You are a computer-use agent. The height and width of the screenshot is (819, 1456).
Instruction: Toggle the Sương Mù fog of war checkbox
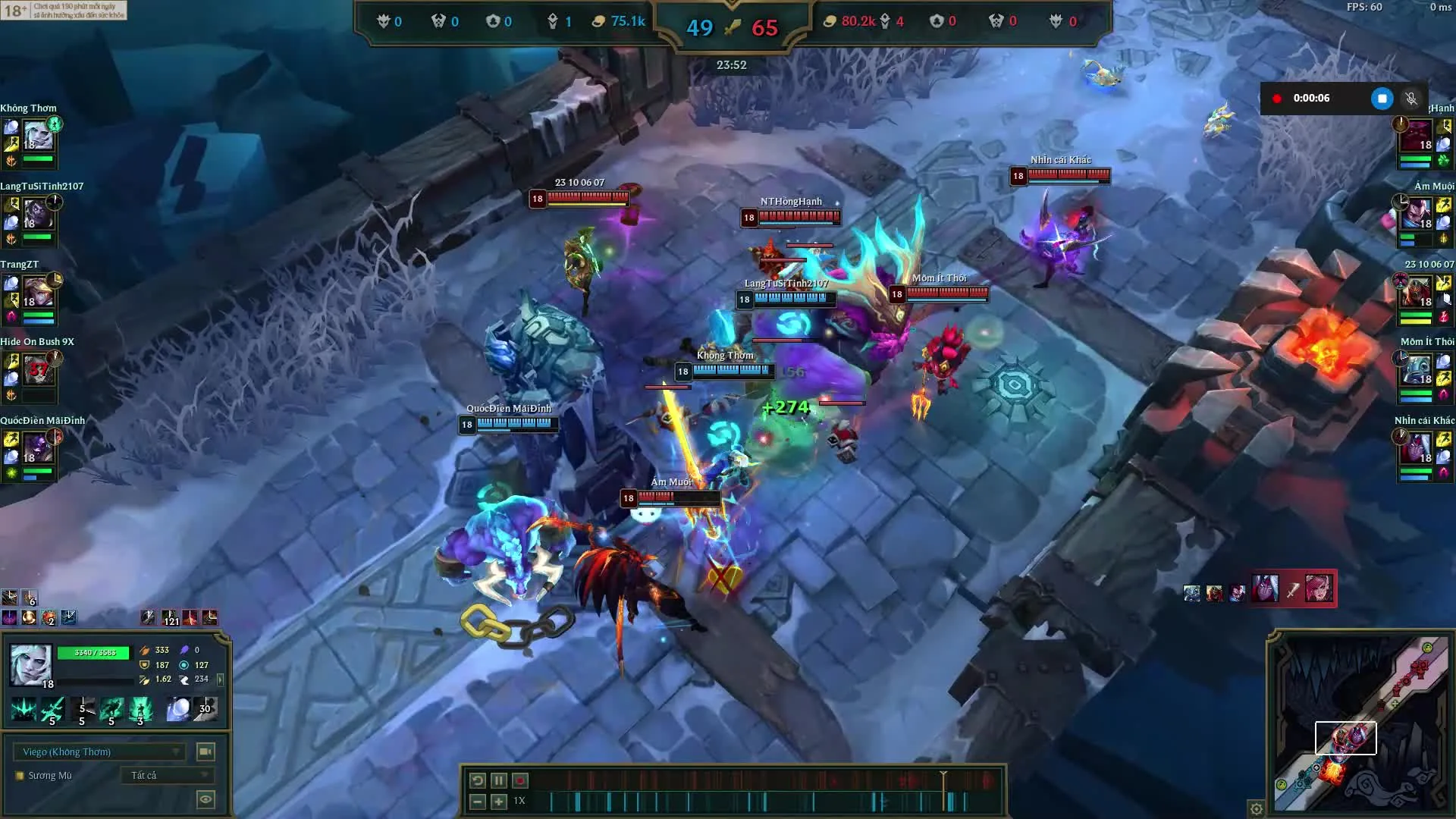pos(19,775)
